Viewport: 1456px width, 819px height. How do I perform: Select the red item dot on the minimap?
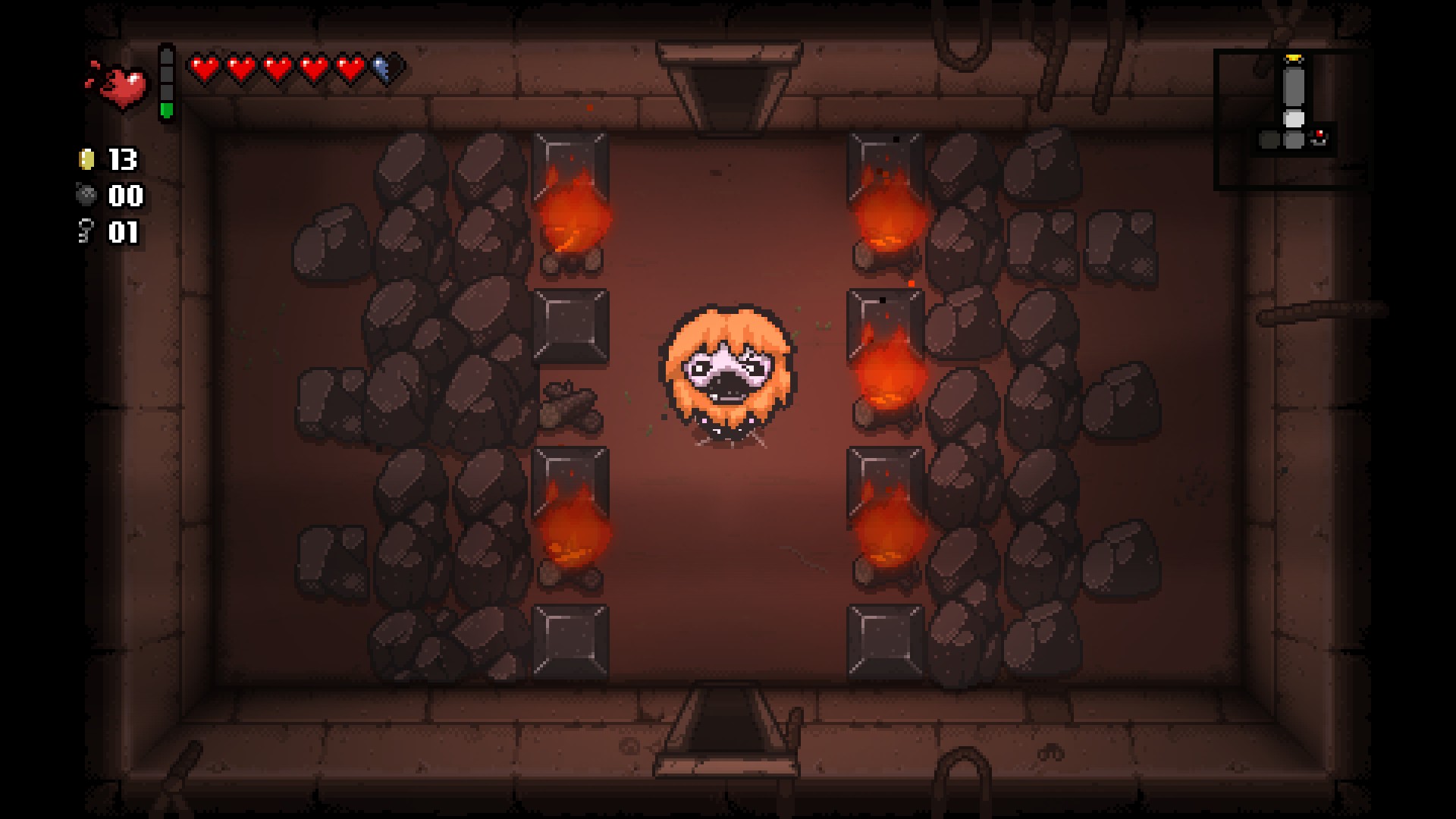1319,133
